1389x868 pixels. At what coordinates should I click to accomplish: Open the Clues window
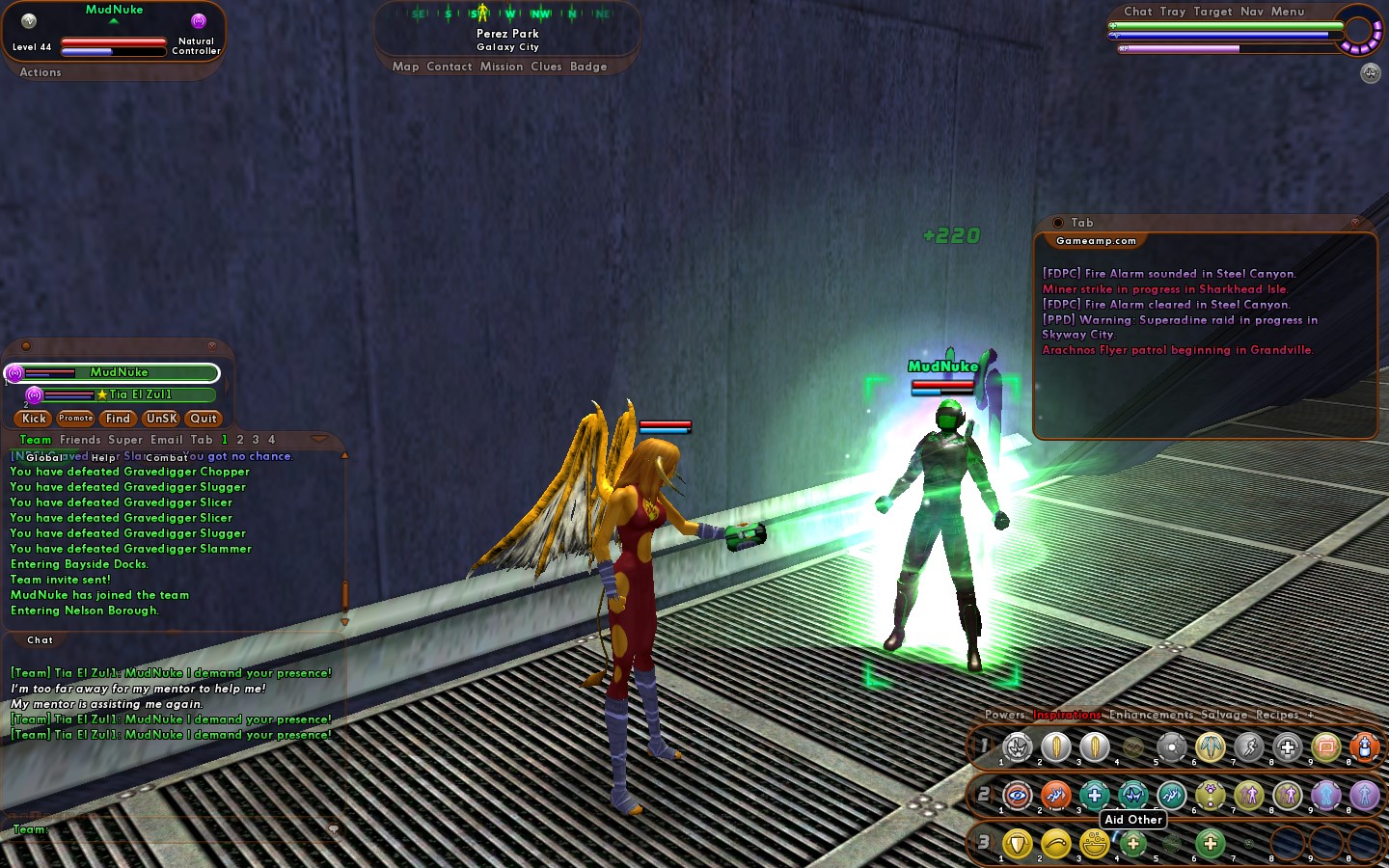point(546,67)
